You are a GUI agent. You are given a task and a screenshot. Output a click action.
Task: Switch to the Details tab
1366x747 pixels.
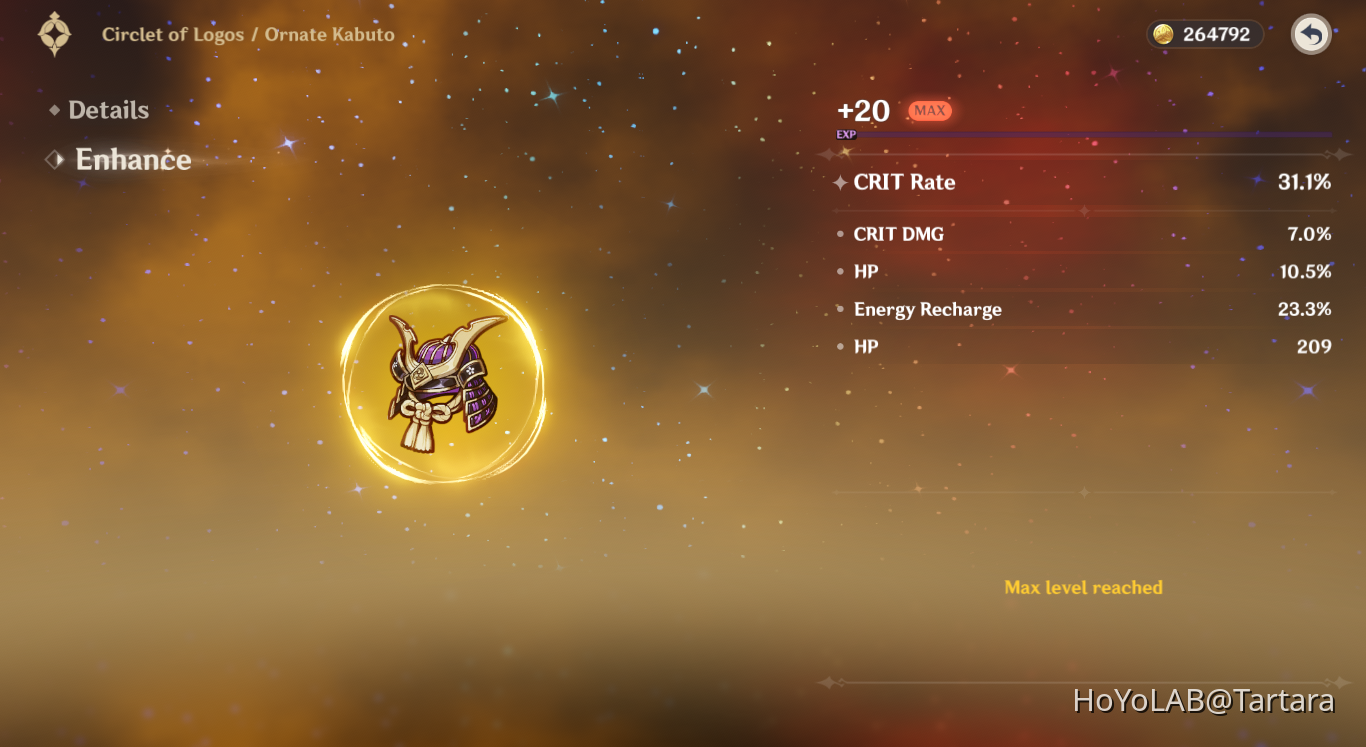(108, 110)
